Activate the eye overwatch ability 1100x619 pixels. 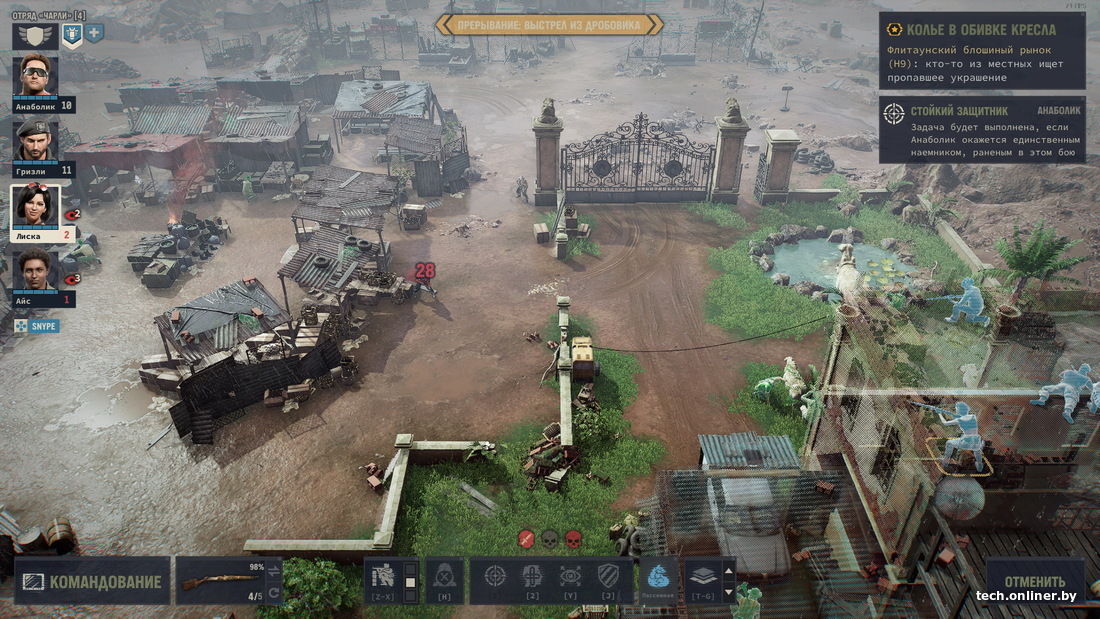(570, 576)
